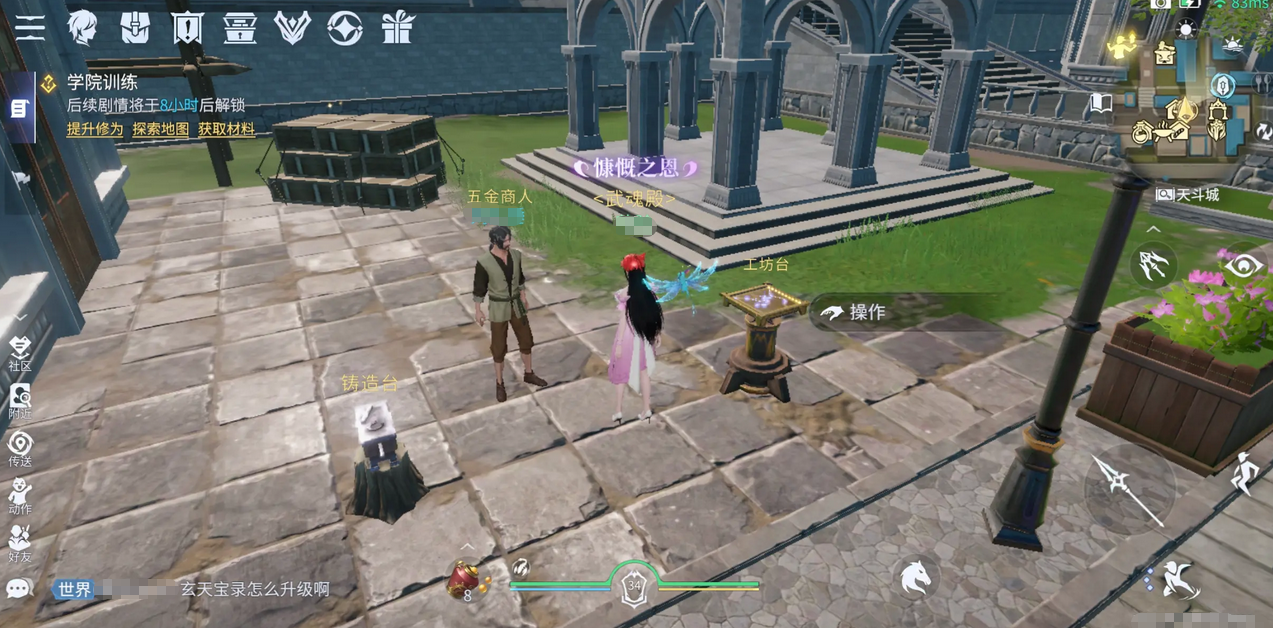Screen dimensions: 1273x628
Task: Activate the spear attack button
Action: [x=1130, y=488]
